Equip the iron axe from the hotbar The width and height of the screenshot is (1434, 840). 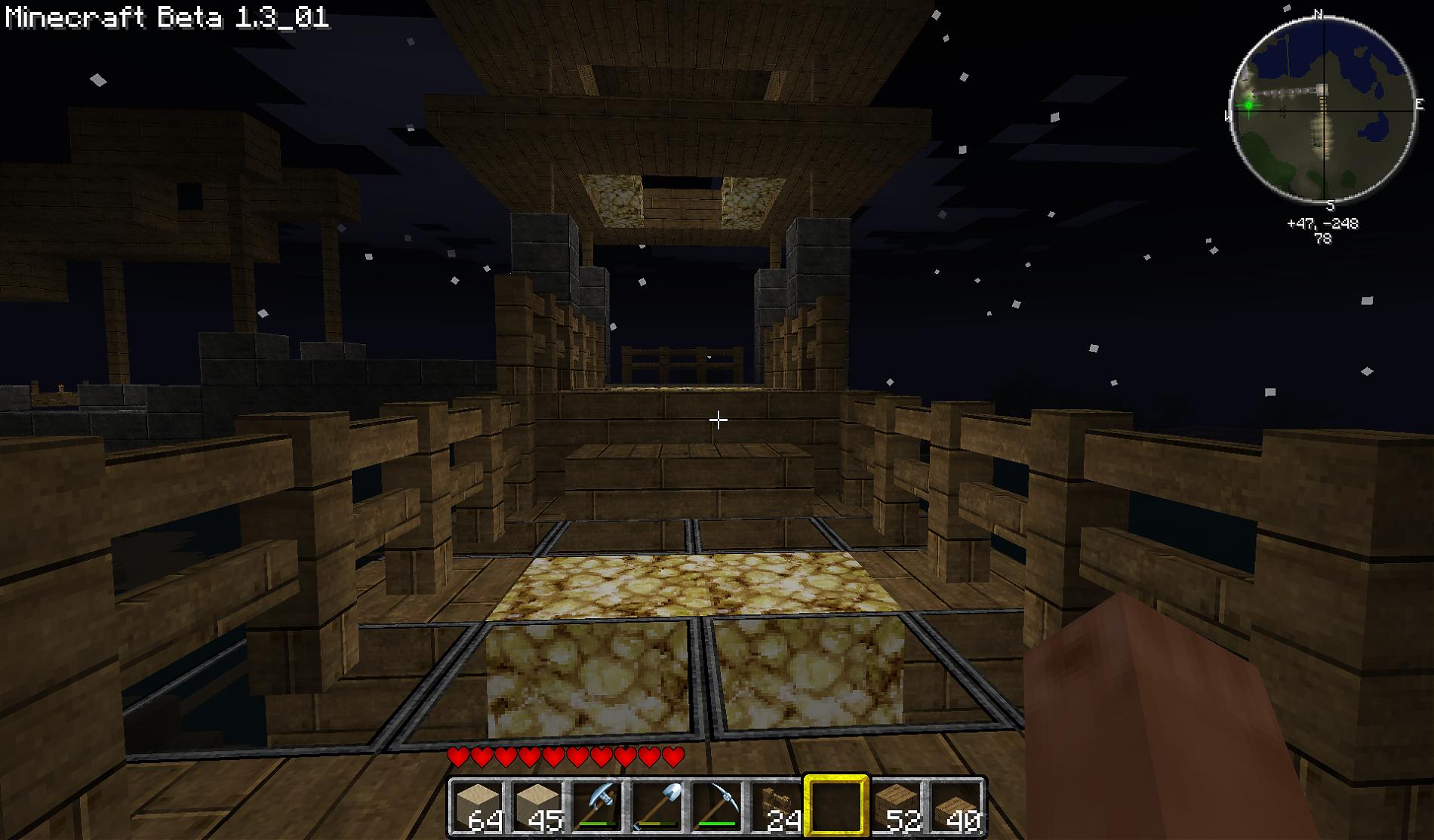point(597,807)
